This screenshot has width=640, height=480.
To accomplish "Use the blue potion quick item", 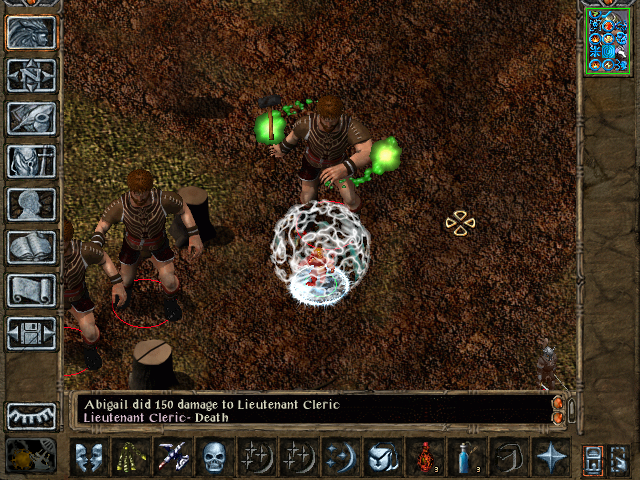I will 466,457.
